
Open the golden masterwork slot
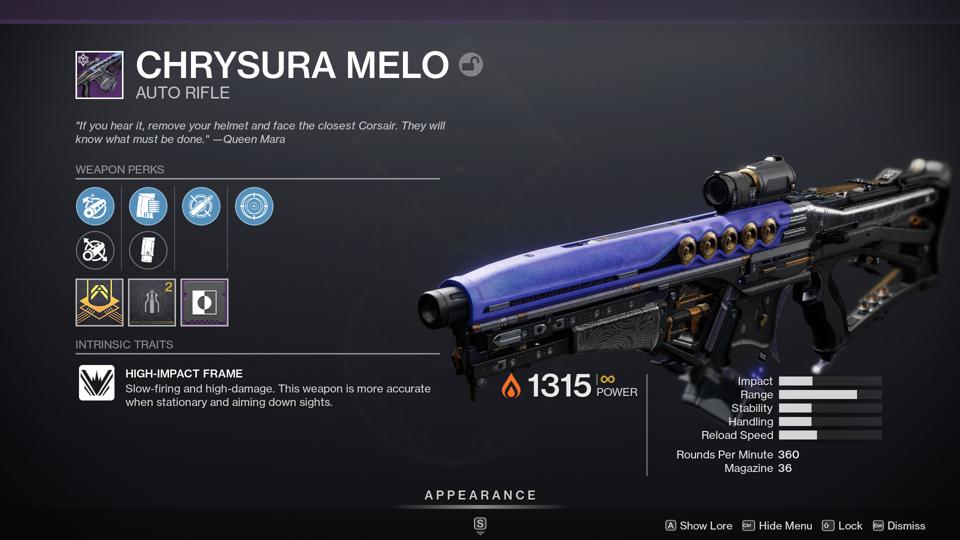pyautogui.click(x=99, y=302)
